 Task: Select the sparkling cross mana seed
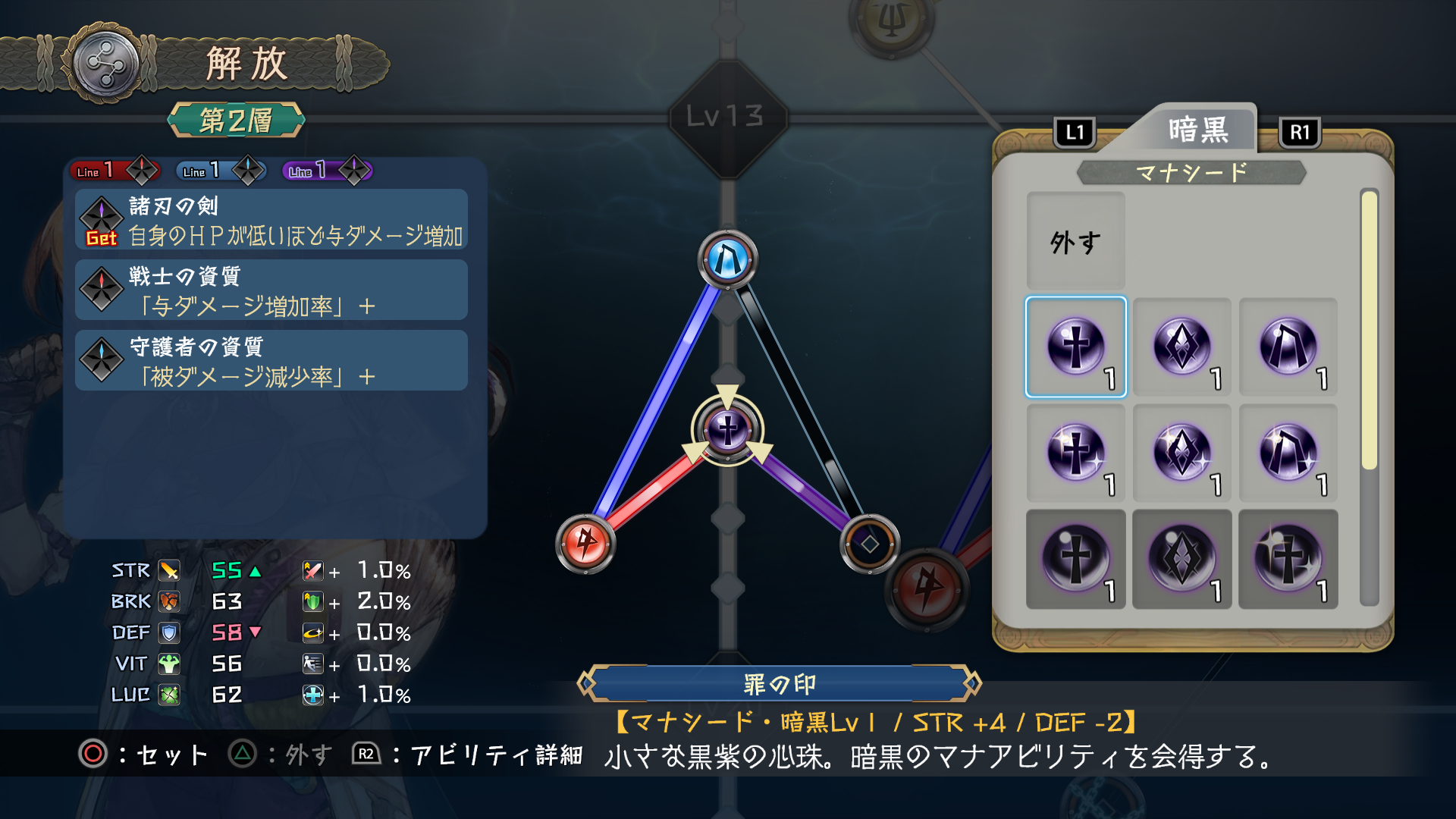point(1076,453)
